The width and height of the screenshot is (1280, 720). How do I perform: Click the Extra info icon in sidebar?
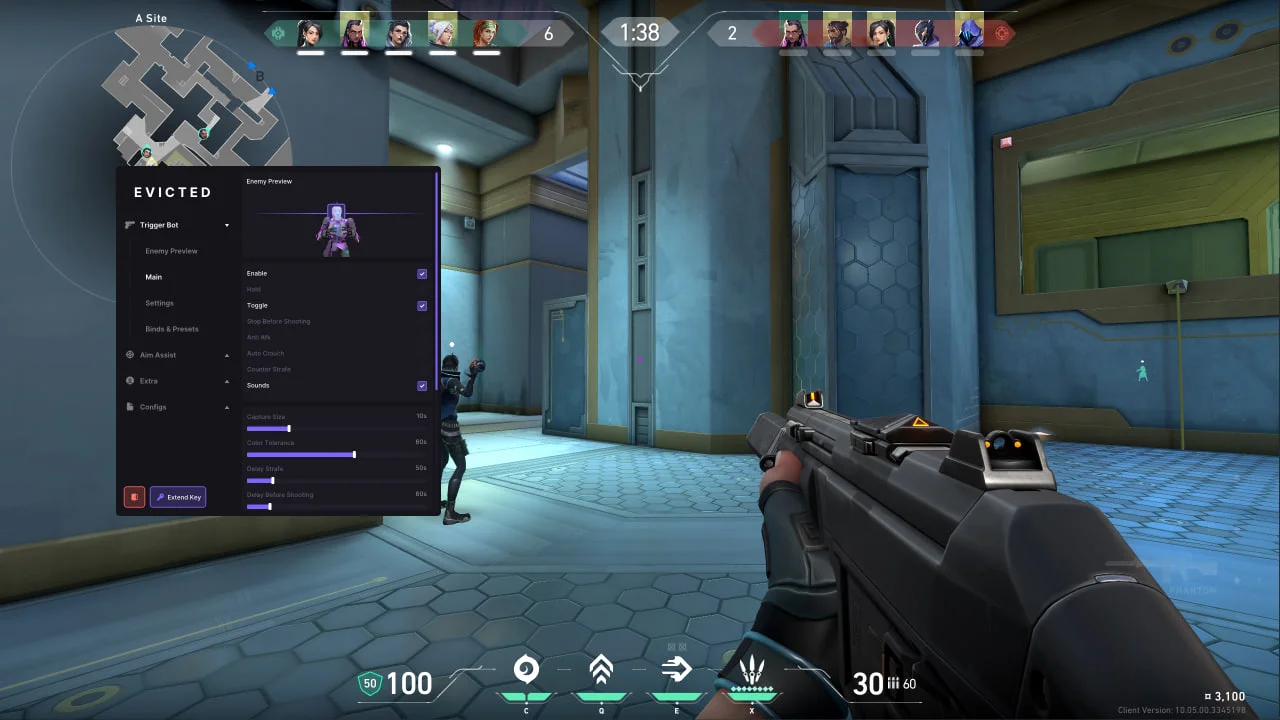(x=129, y=381)
